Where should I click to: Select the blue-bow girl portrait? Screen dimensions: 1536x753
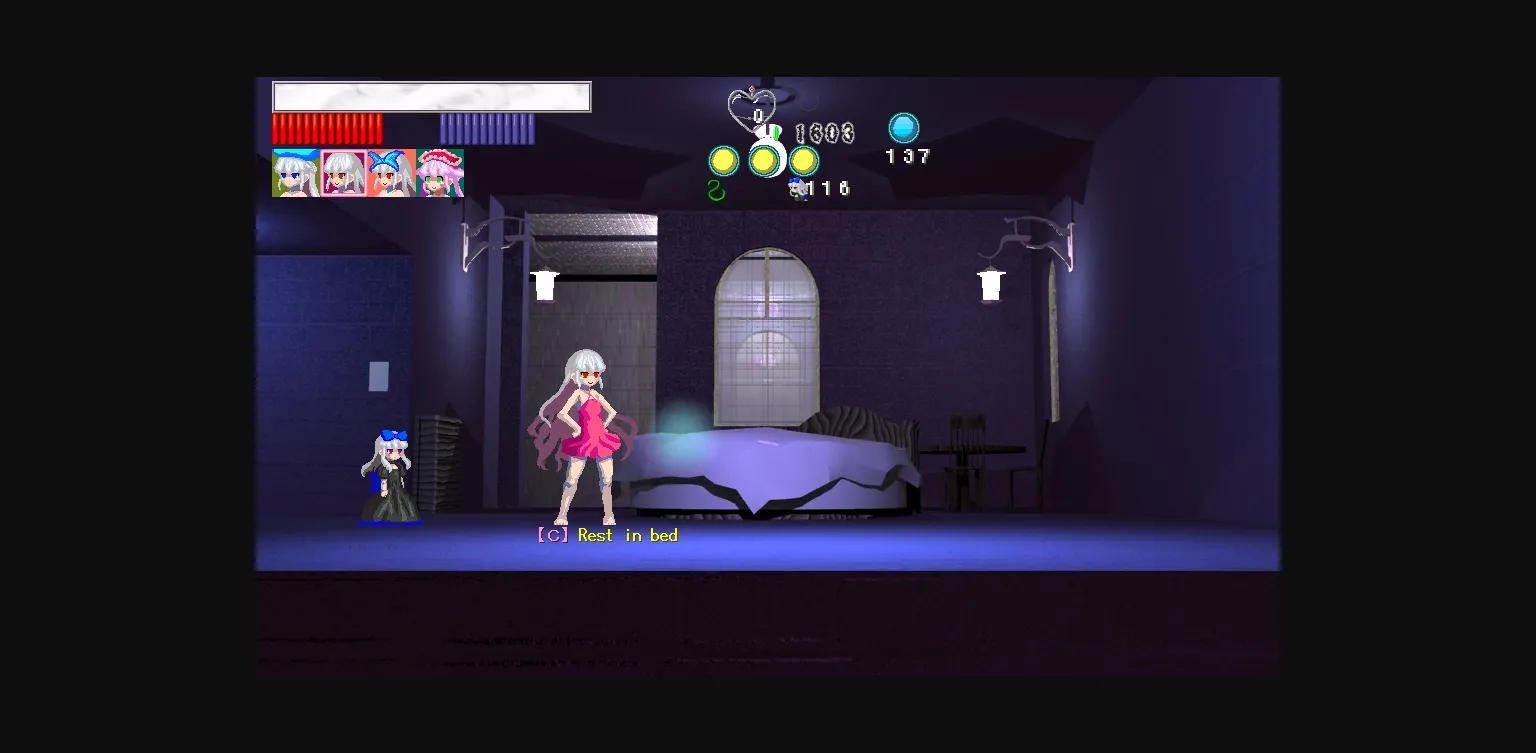pos(295,172)
